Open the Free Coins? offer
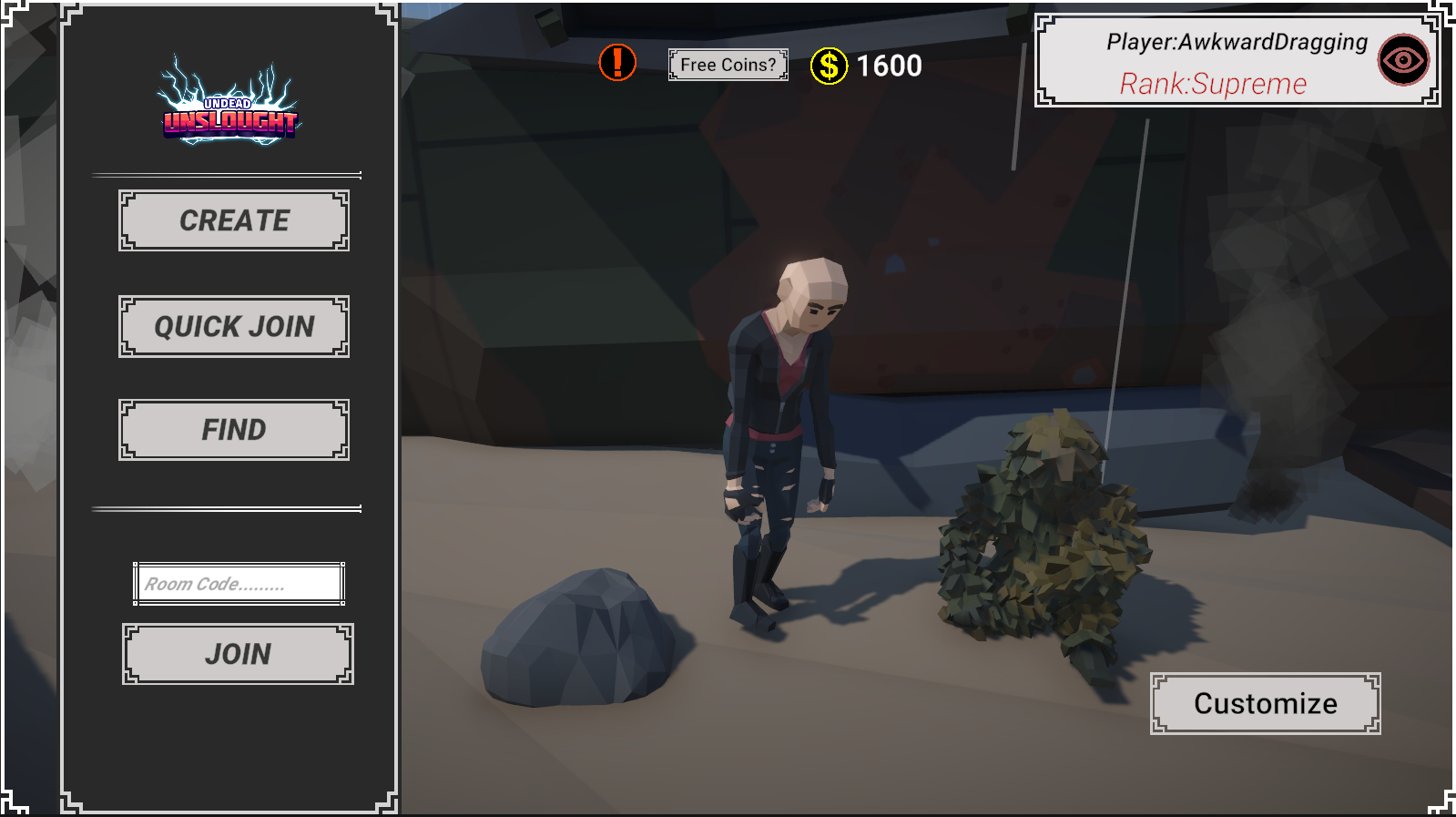The width and height of the screenshot is (1456, 817). pos(728,64)
